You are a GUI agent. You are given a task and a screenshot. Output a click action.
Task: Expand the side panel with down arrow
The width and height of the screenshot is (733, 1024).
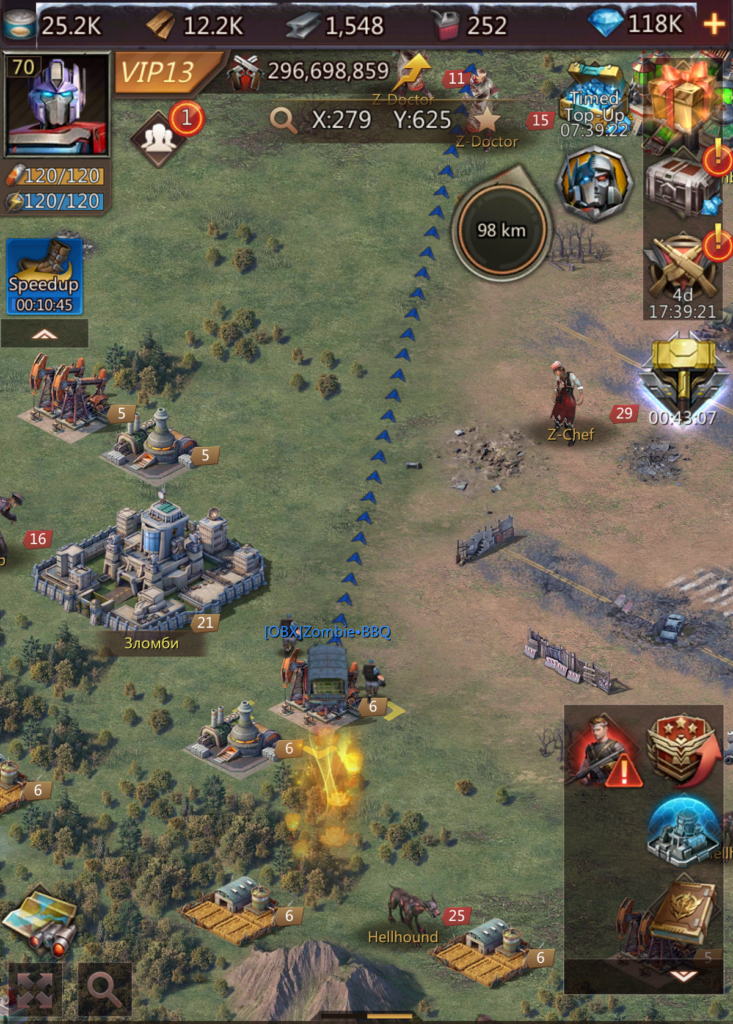[x=683, y=975]
